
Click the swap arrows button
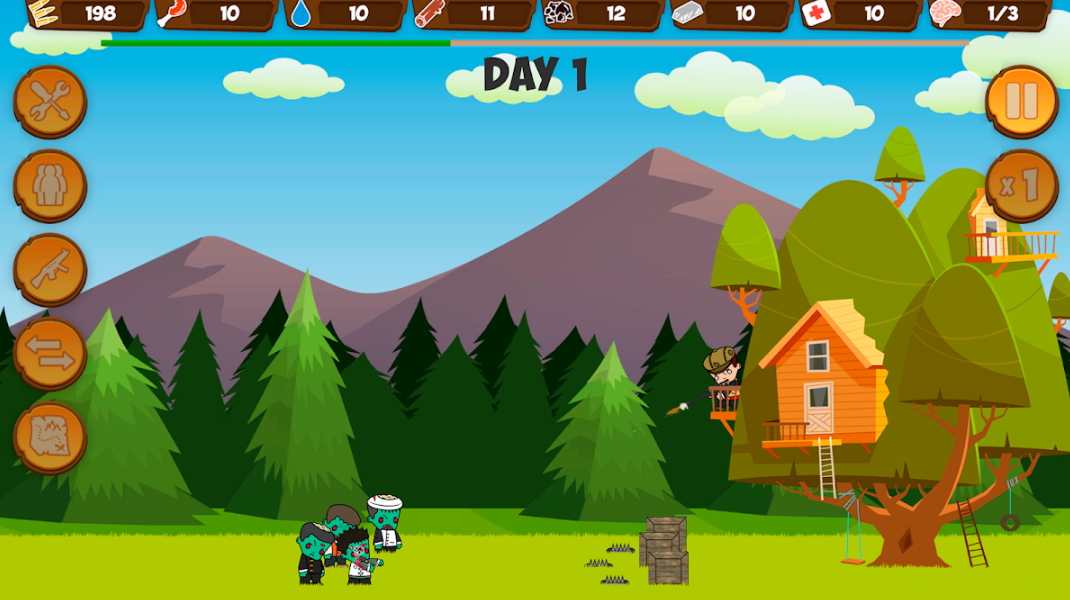50,354
